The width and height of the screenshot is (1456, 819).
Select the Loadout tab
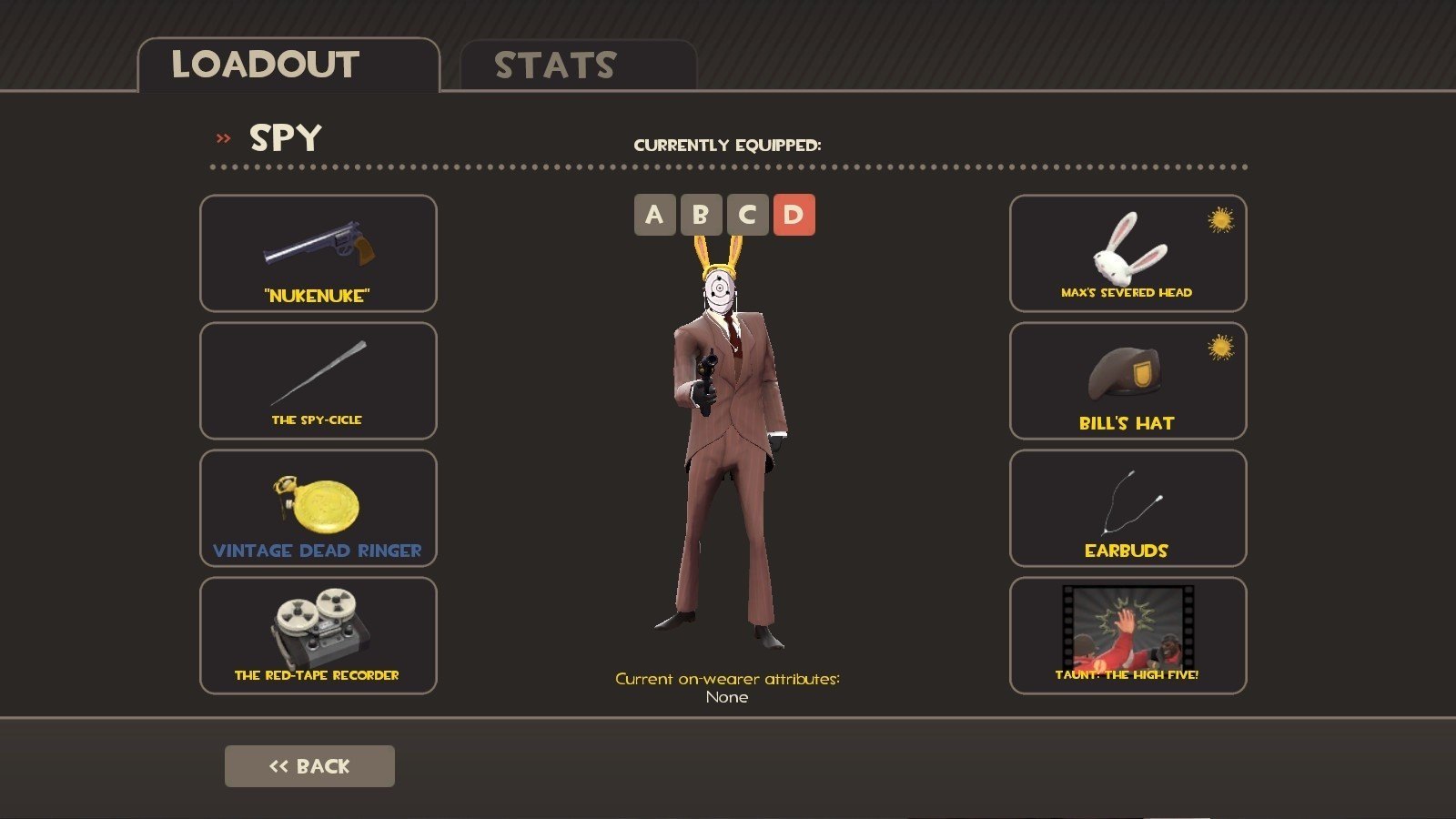tap(288, 66)
